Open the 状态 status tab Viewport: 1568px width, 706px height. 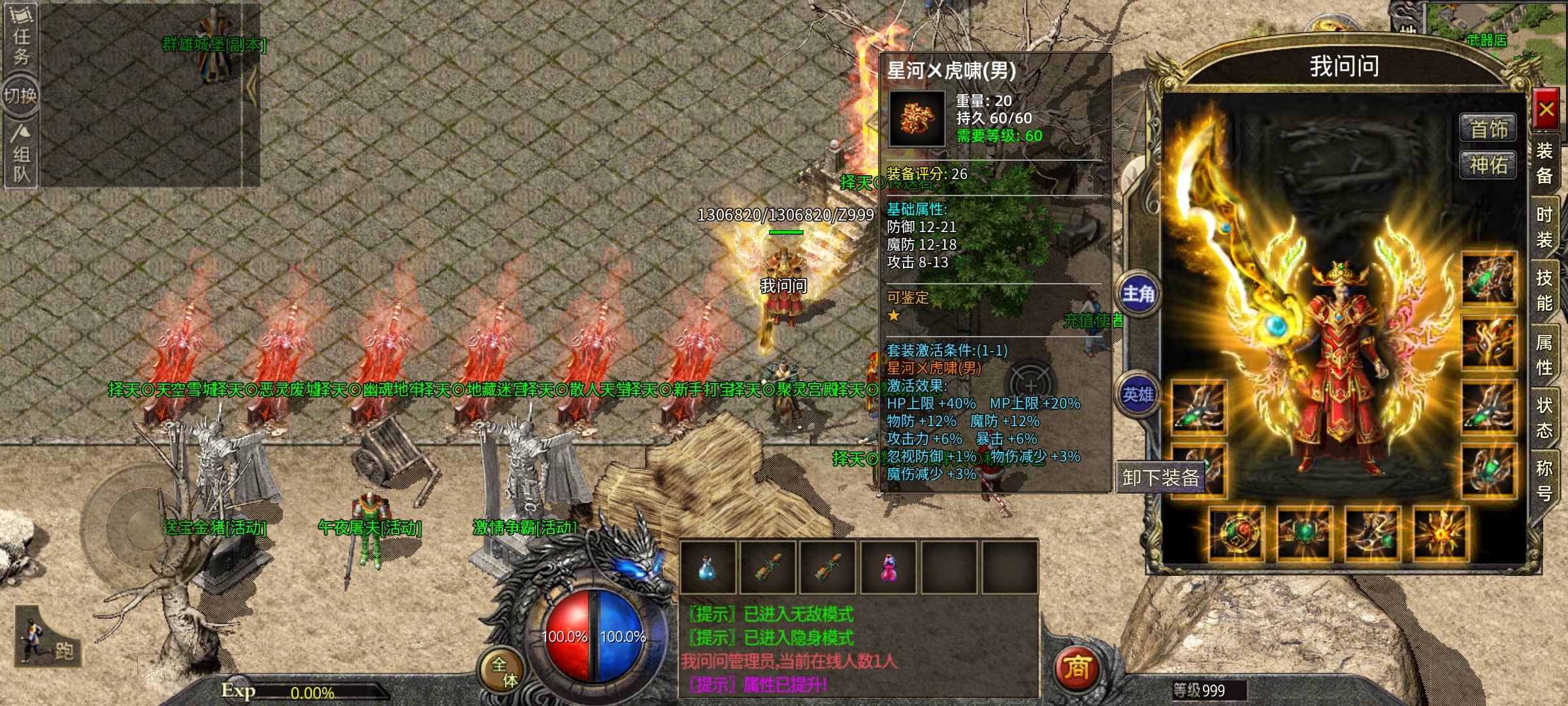(x=1544, y=417)
